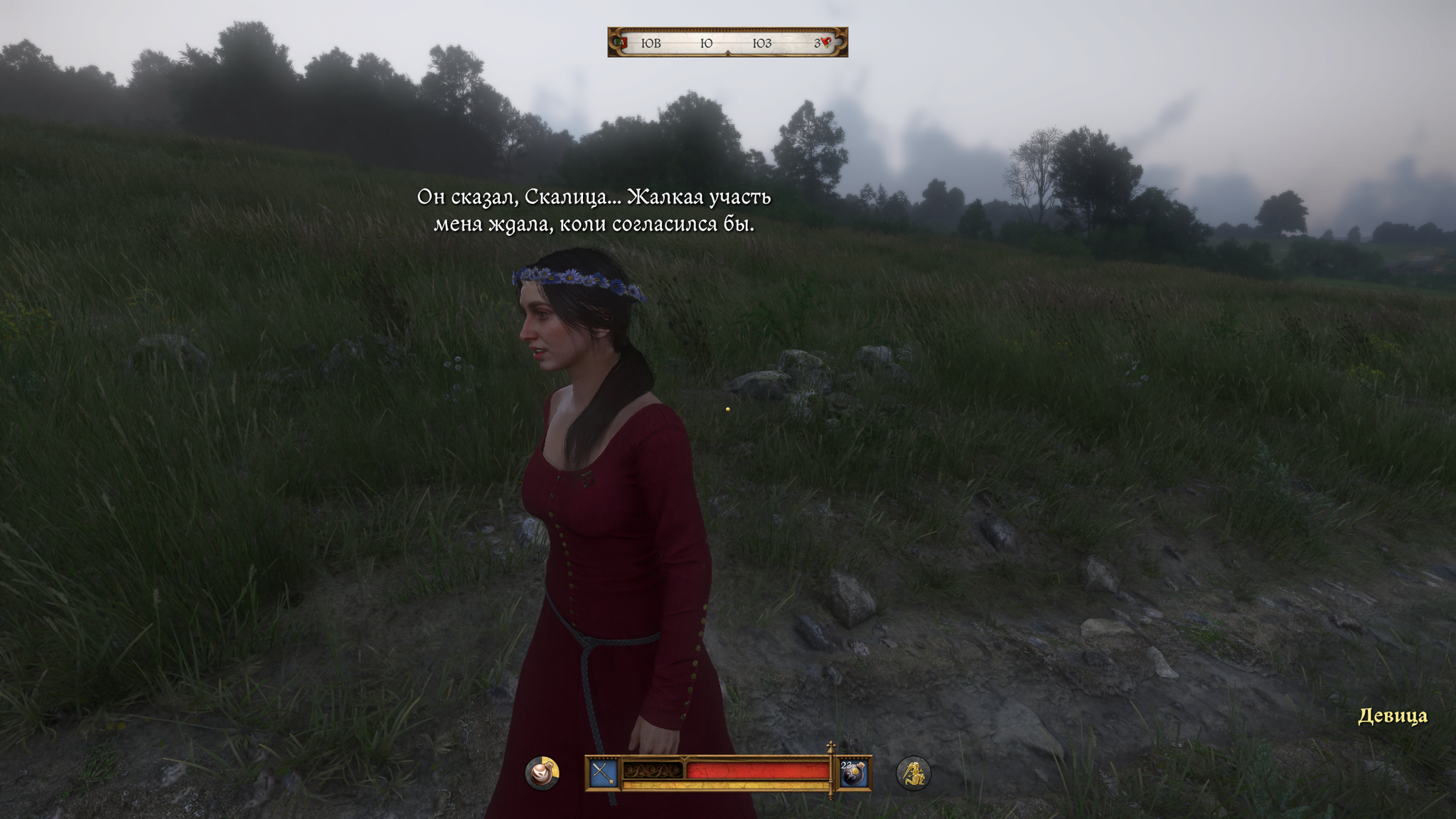Click the green-red shield marker on compass
1456x819 pixels.
coord(623,43)
